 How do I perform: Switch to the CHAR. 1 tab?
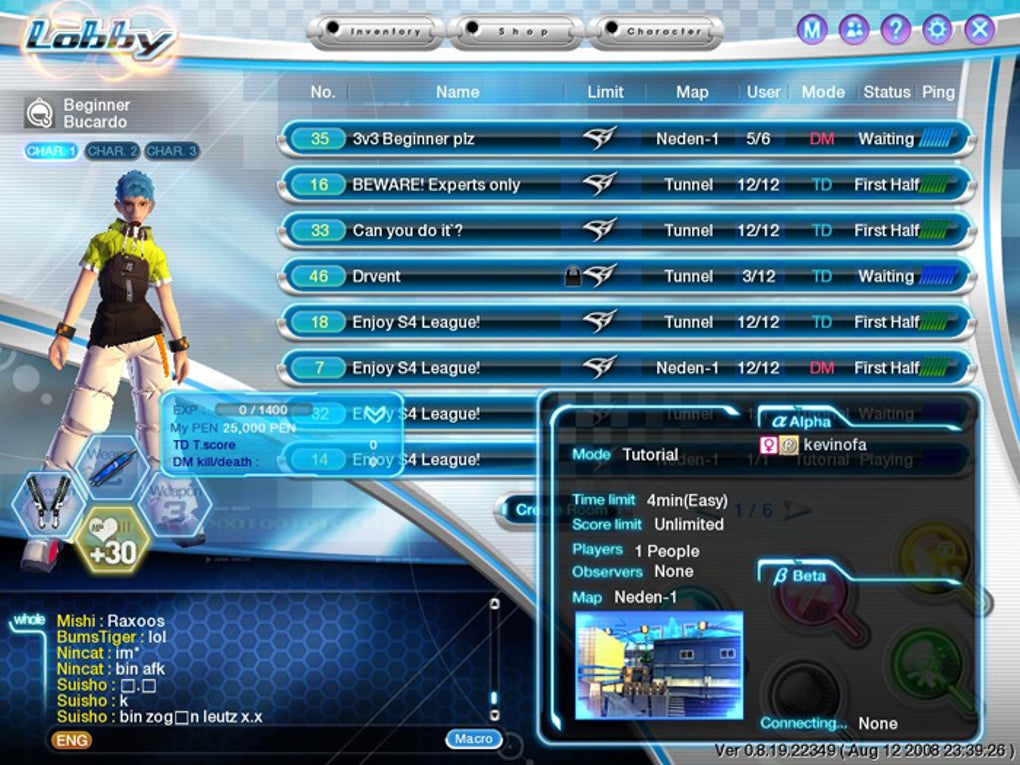(x=52, y=151)
